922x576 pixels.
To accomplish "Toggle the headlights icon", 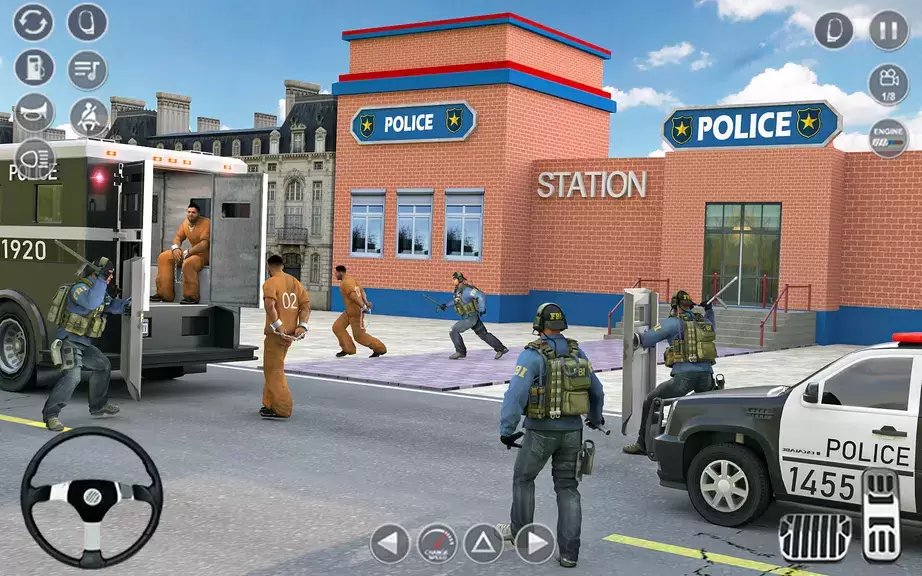I will tap(33, 159).
